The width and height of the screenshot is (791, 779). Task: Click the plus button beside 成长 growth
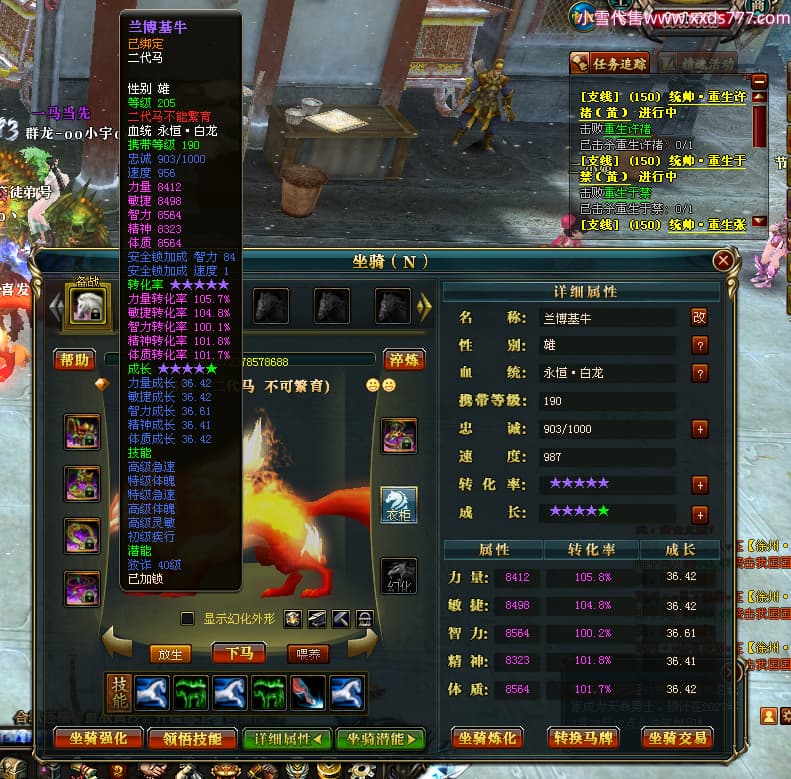point(700,514)
